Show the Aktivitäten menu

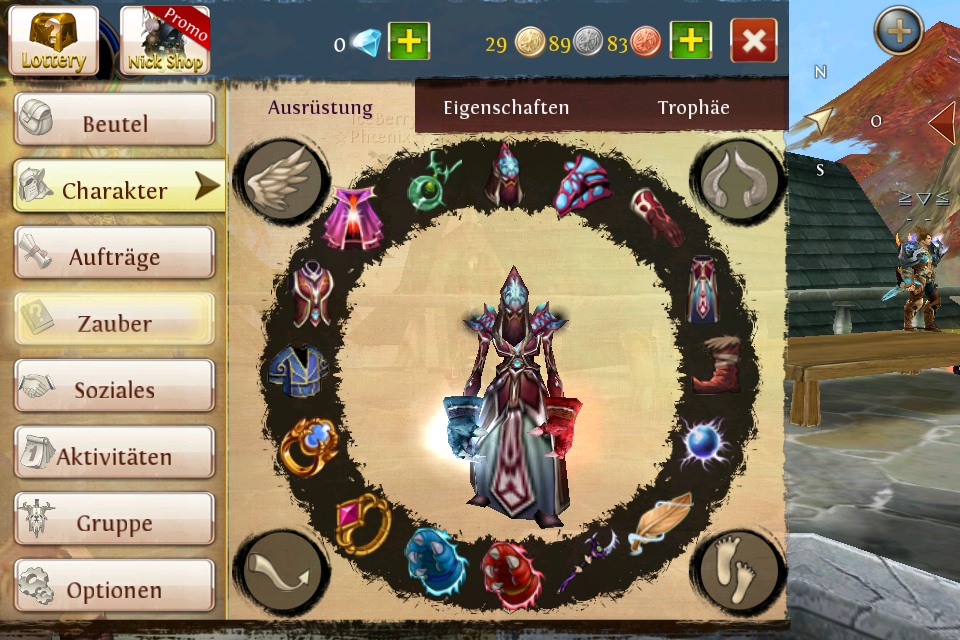114,455
